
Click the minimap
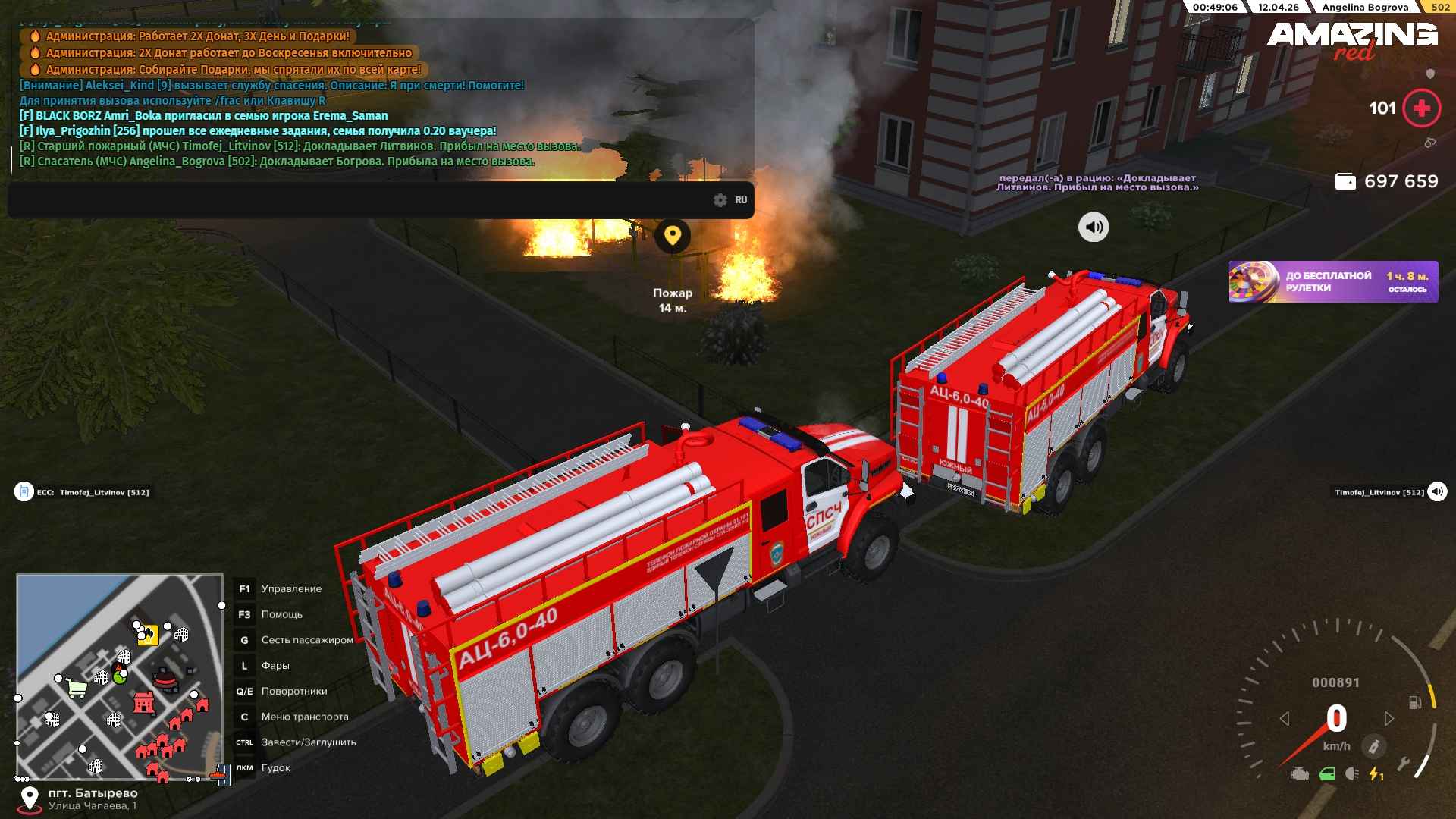(x=120, y=676)
